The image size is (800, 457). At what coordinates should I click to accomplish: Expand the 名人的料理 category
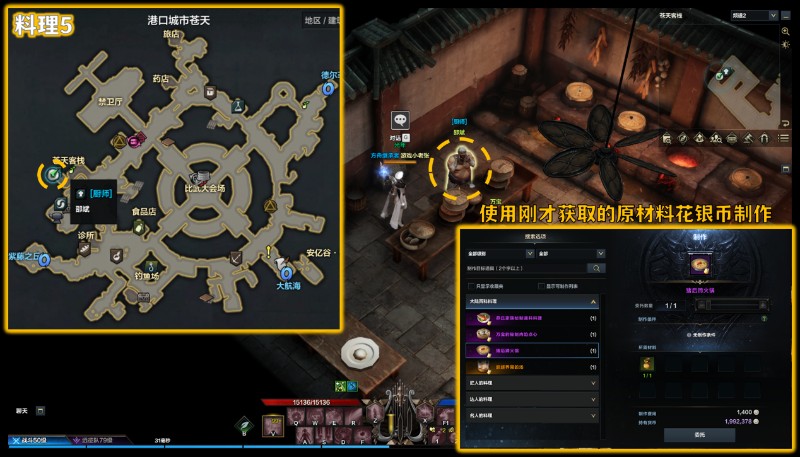pos(532,415)
